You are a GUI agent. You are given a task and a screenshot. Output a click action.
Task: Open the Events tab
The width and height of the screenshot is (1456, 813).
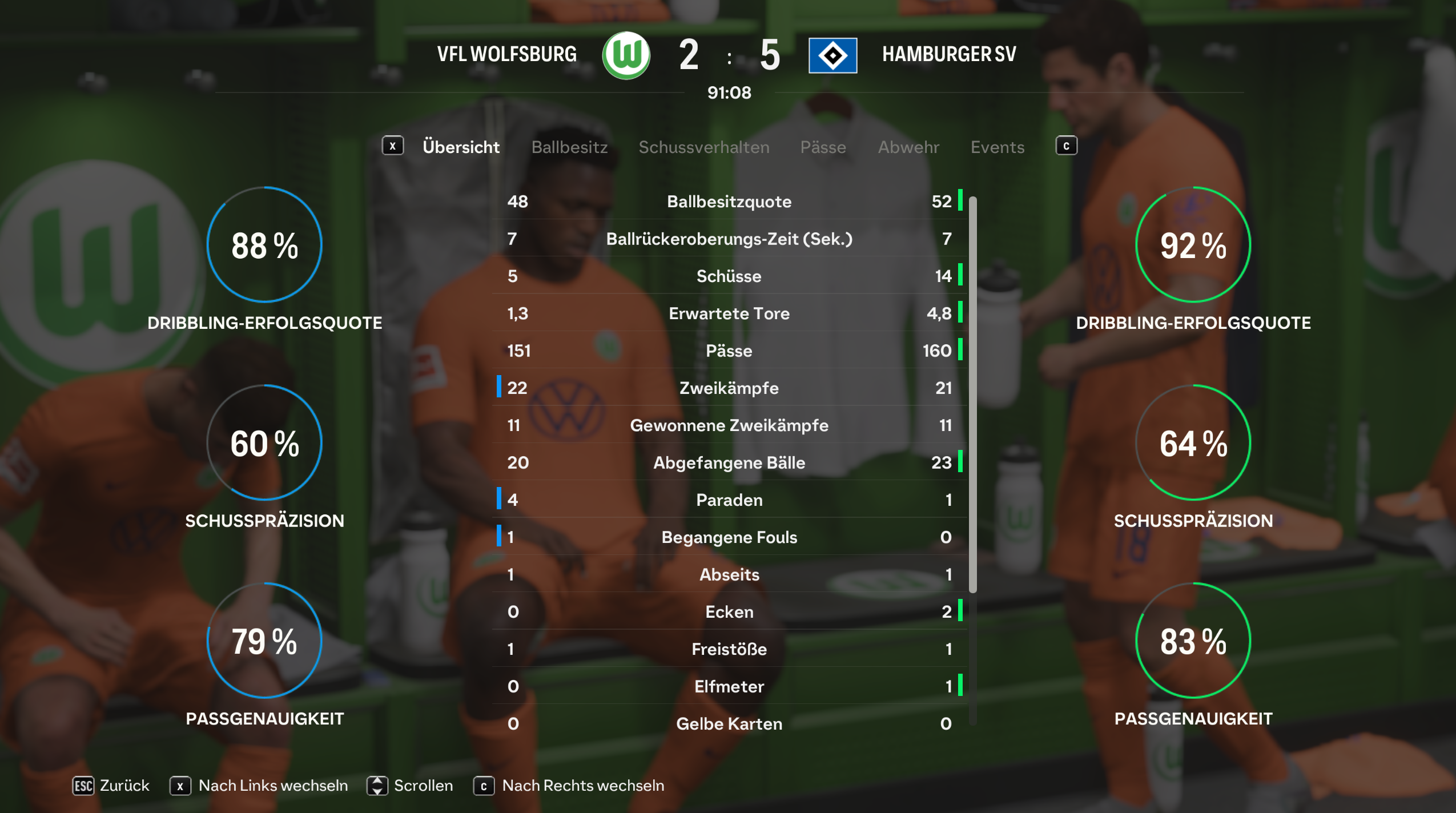pos(997,147)
